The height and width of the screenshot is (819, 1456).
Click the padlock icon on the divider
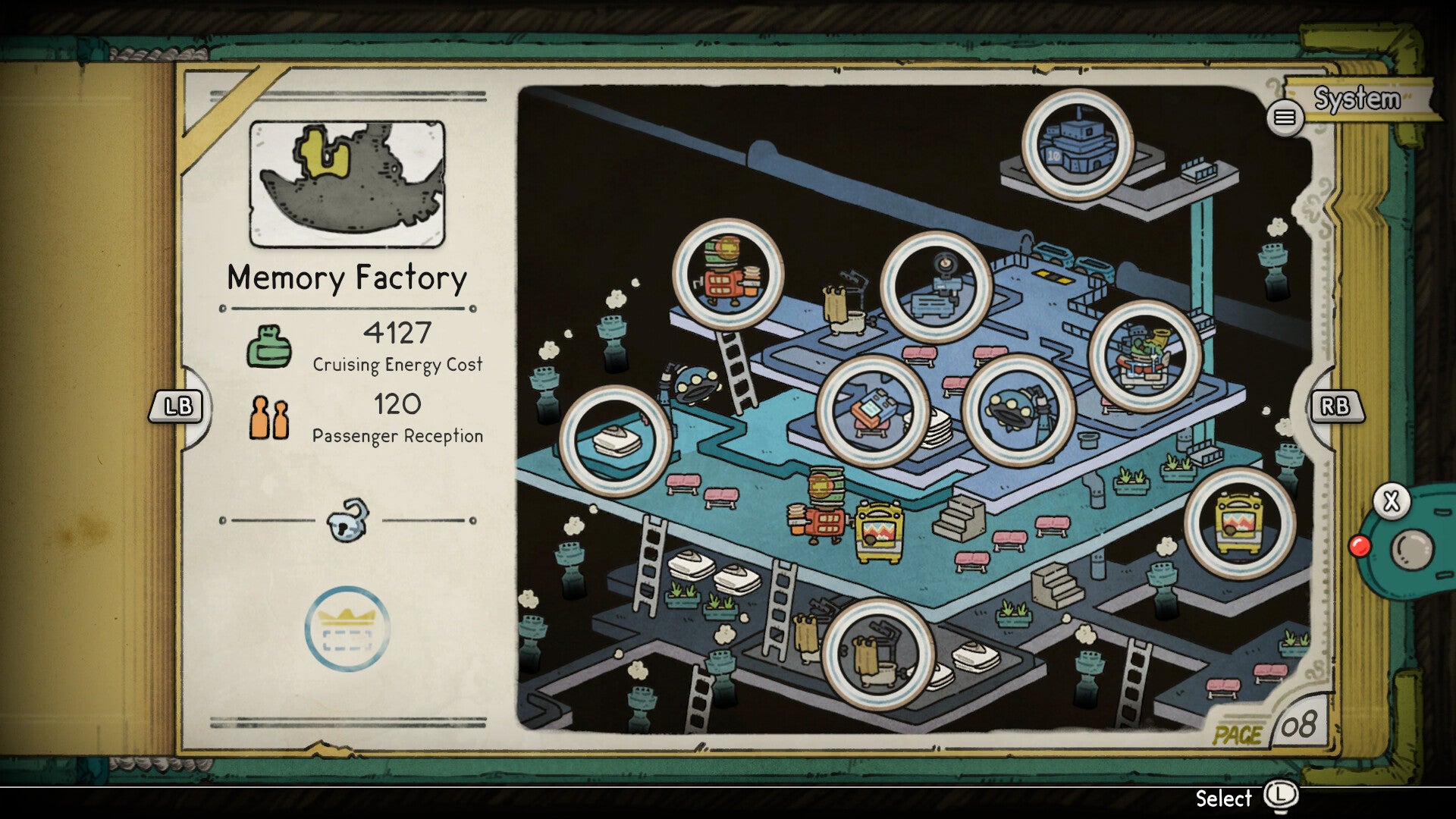point(348,520)
